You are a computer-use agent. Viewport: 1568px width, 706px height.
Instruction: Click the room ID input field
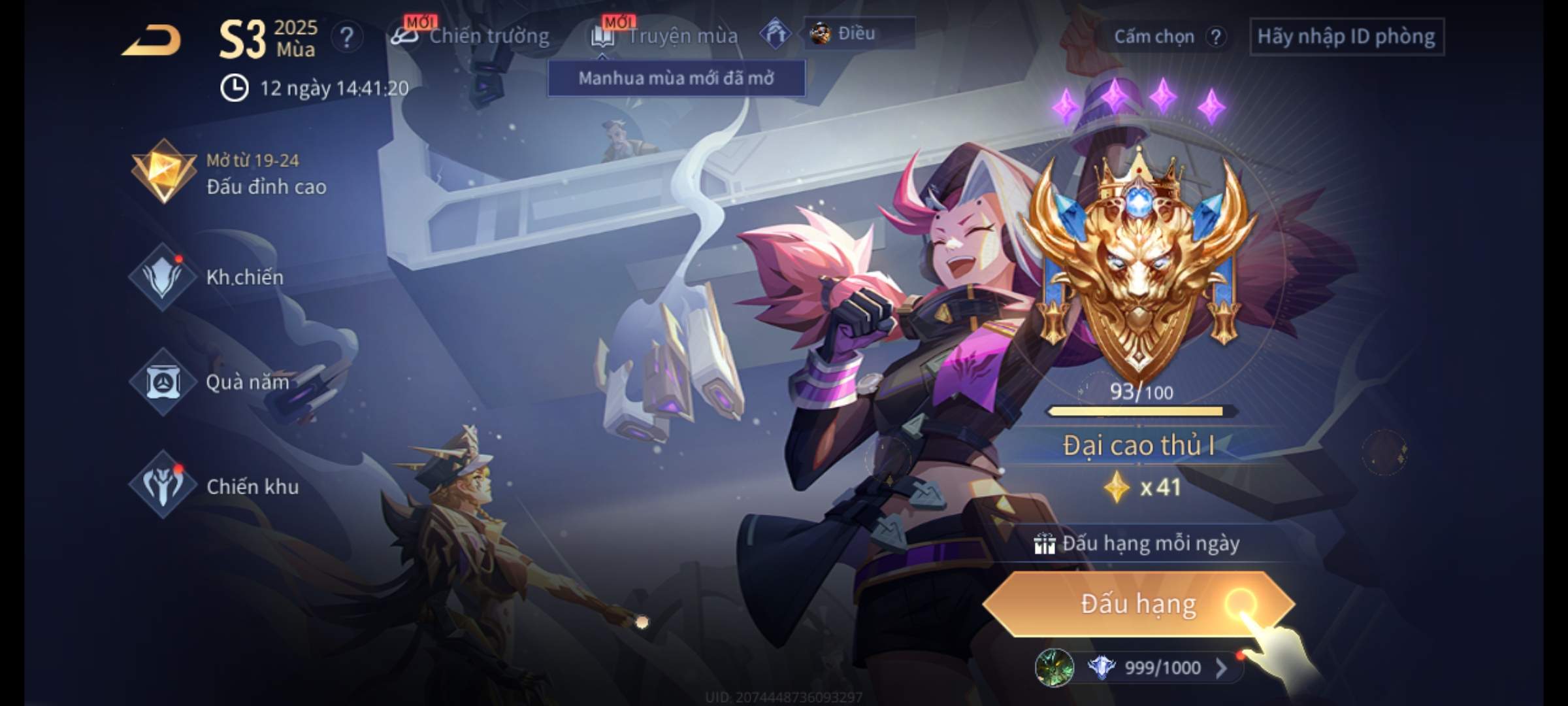point(1346,37)
